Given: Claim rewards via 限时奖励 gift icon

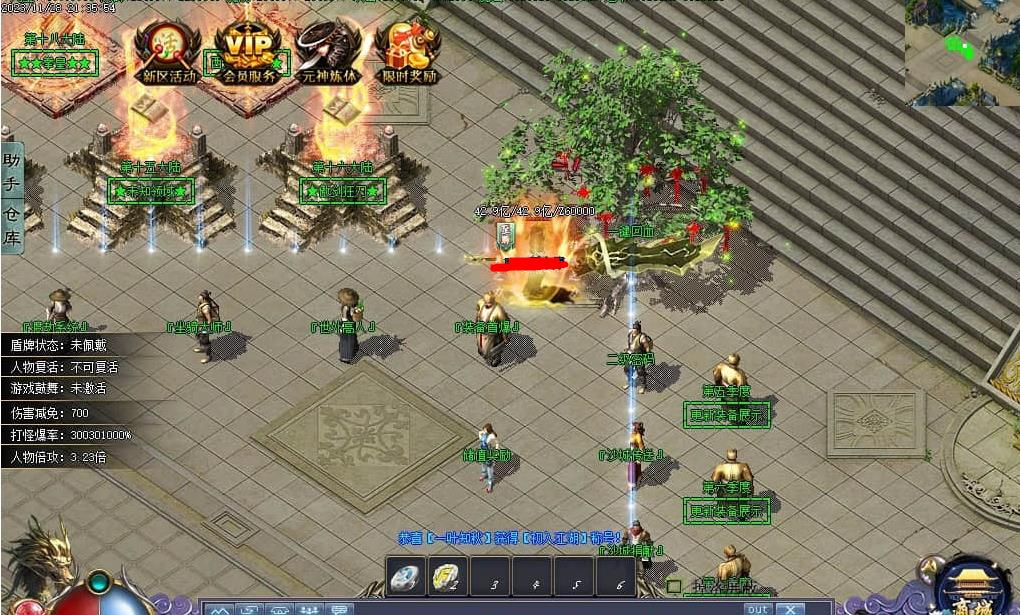Looking at the screenshot, I should (408, 52).
